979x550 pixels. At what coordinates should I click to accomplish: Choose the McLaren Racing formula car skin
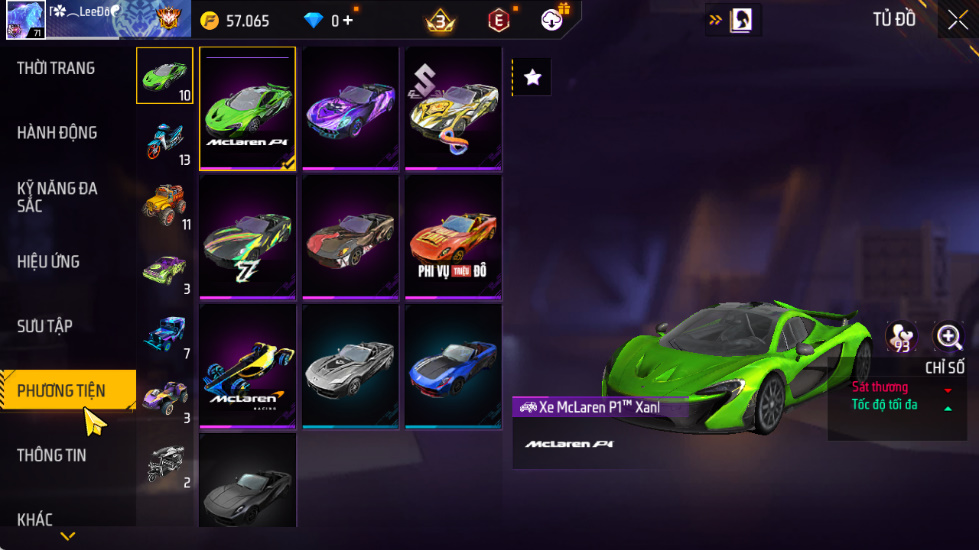click(247, 366)
